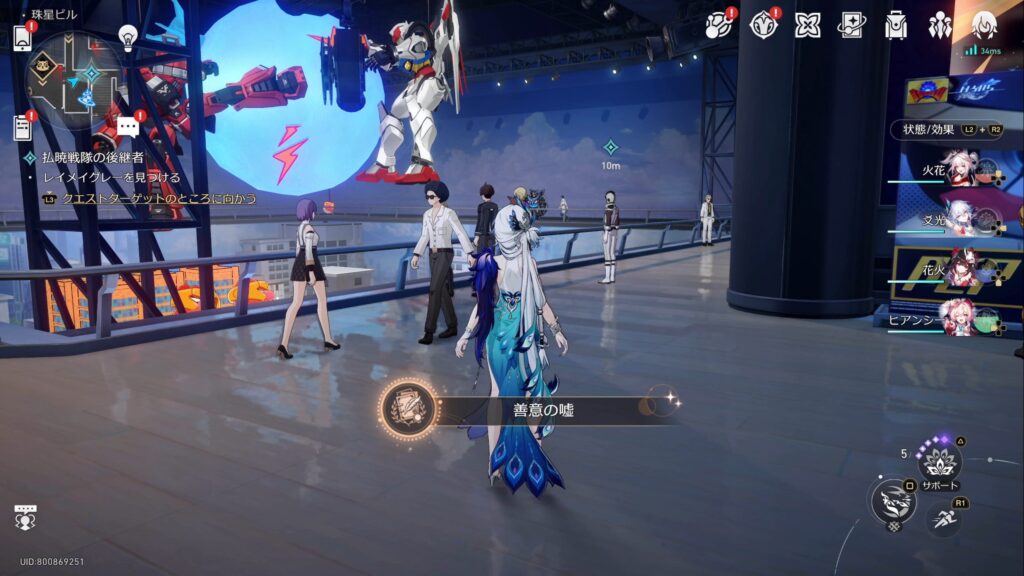Toggle the sprint running icon
This screenshot has height=576, width=1024.
click(x=944, y=518)
